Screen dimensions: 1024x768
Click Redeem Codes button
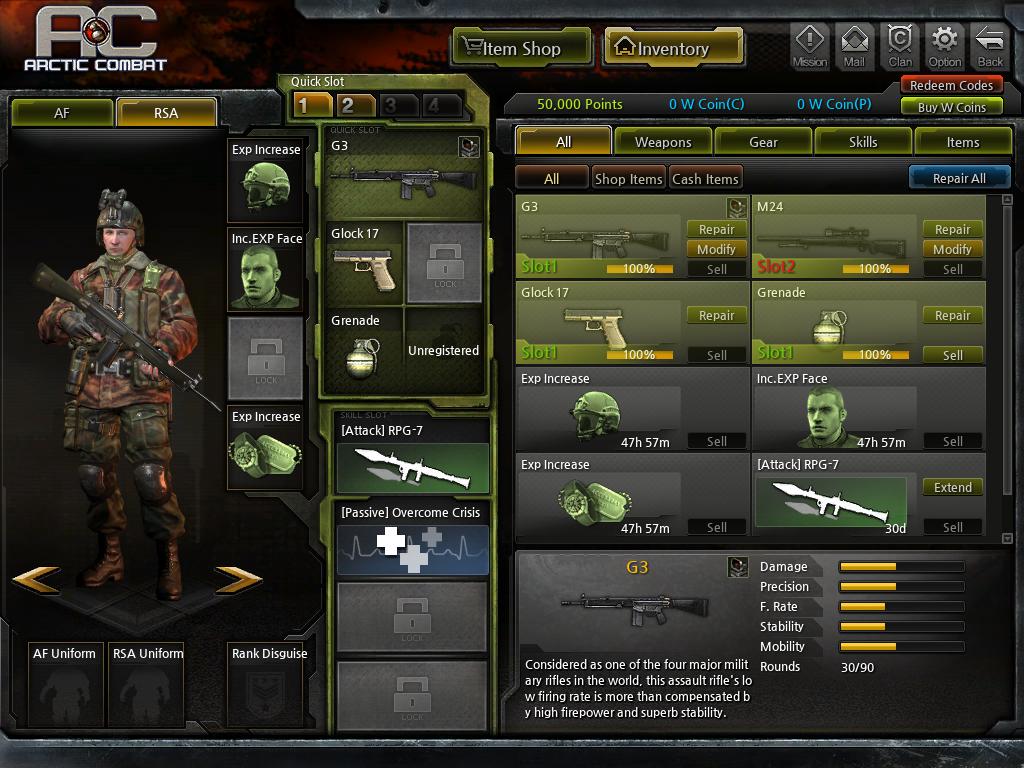coord(951,86)
